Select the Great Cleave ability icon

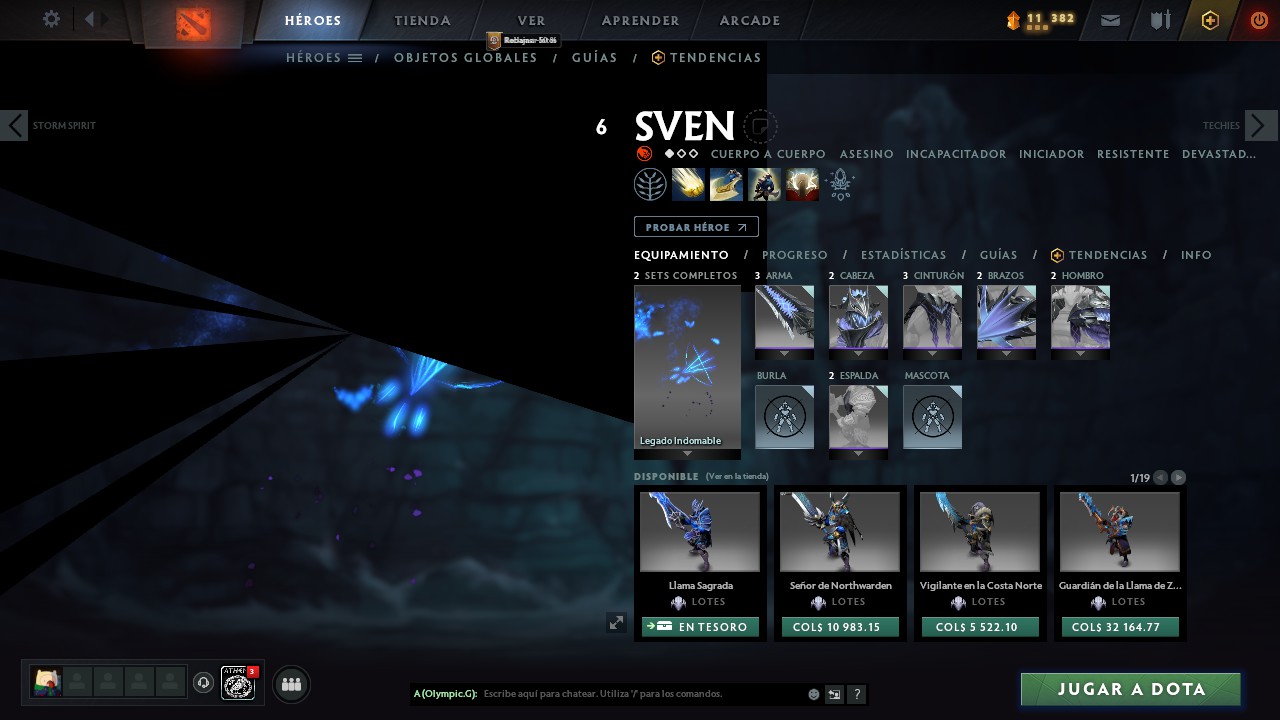726,184
